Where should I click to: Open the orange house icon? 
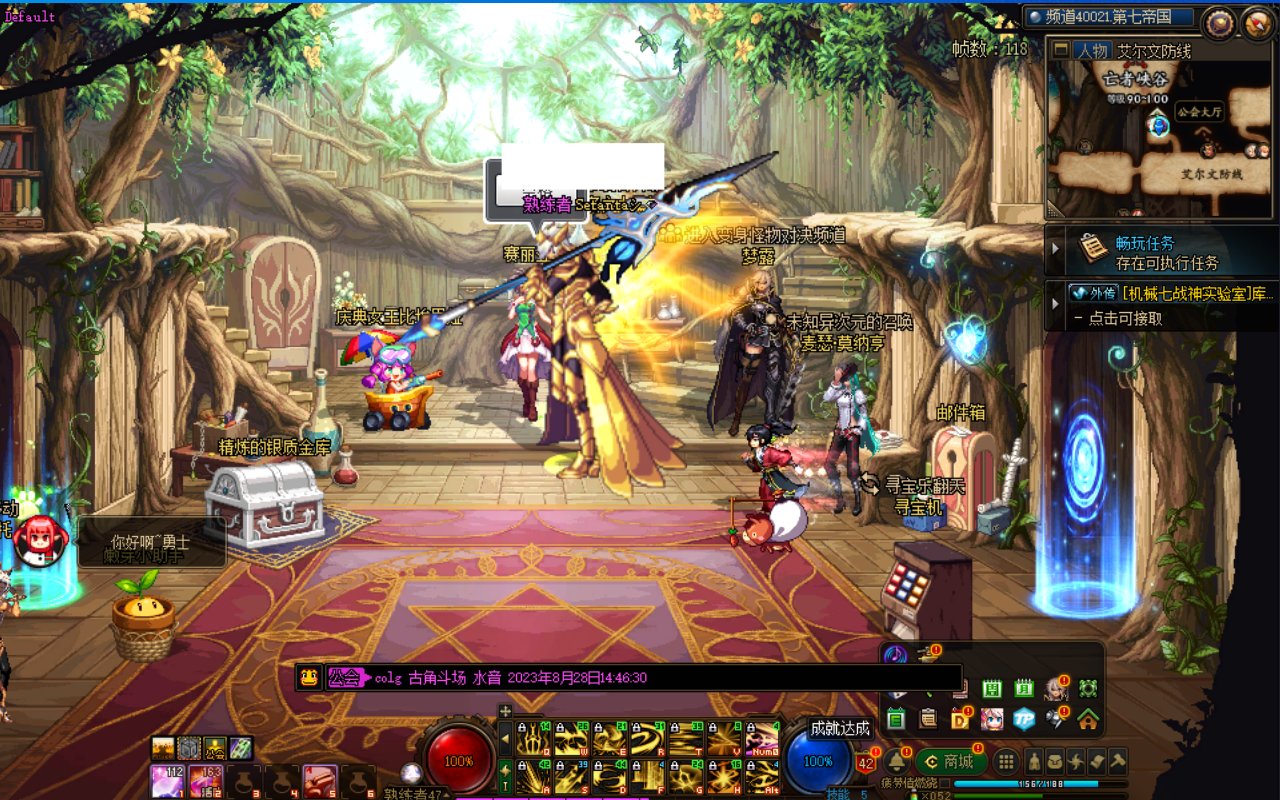[x=1088, y=718]
